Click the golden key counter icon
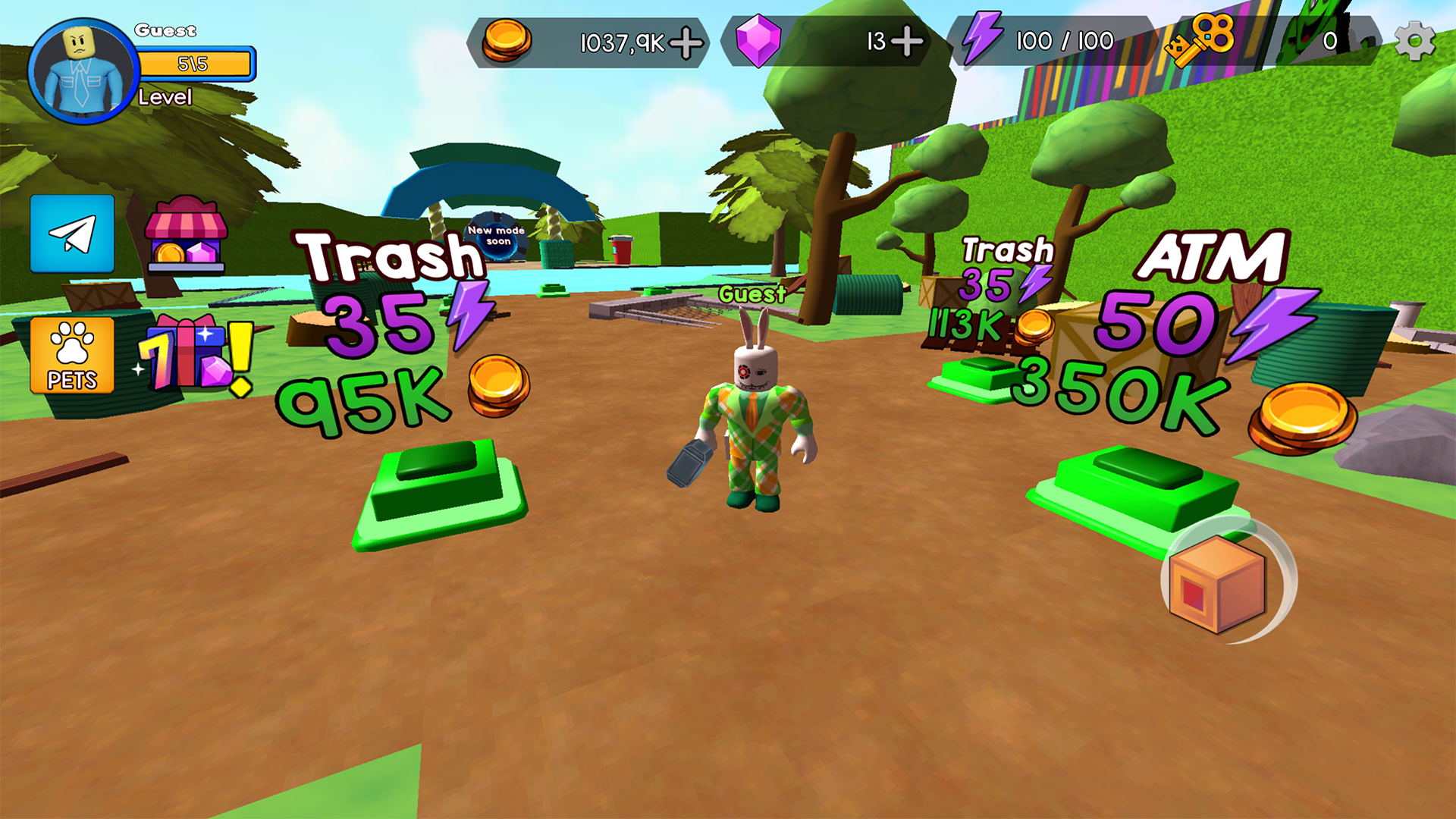Image resolution: width=1456 pixels, height=819 pixels. click(1200, 40)
